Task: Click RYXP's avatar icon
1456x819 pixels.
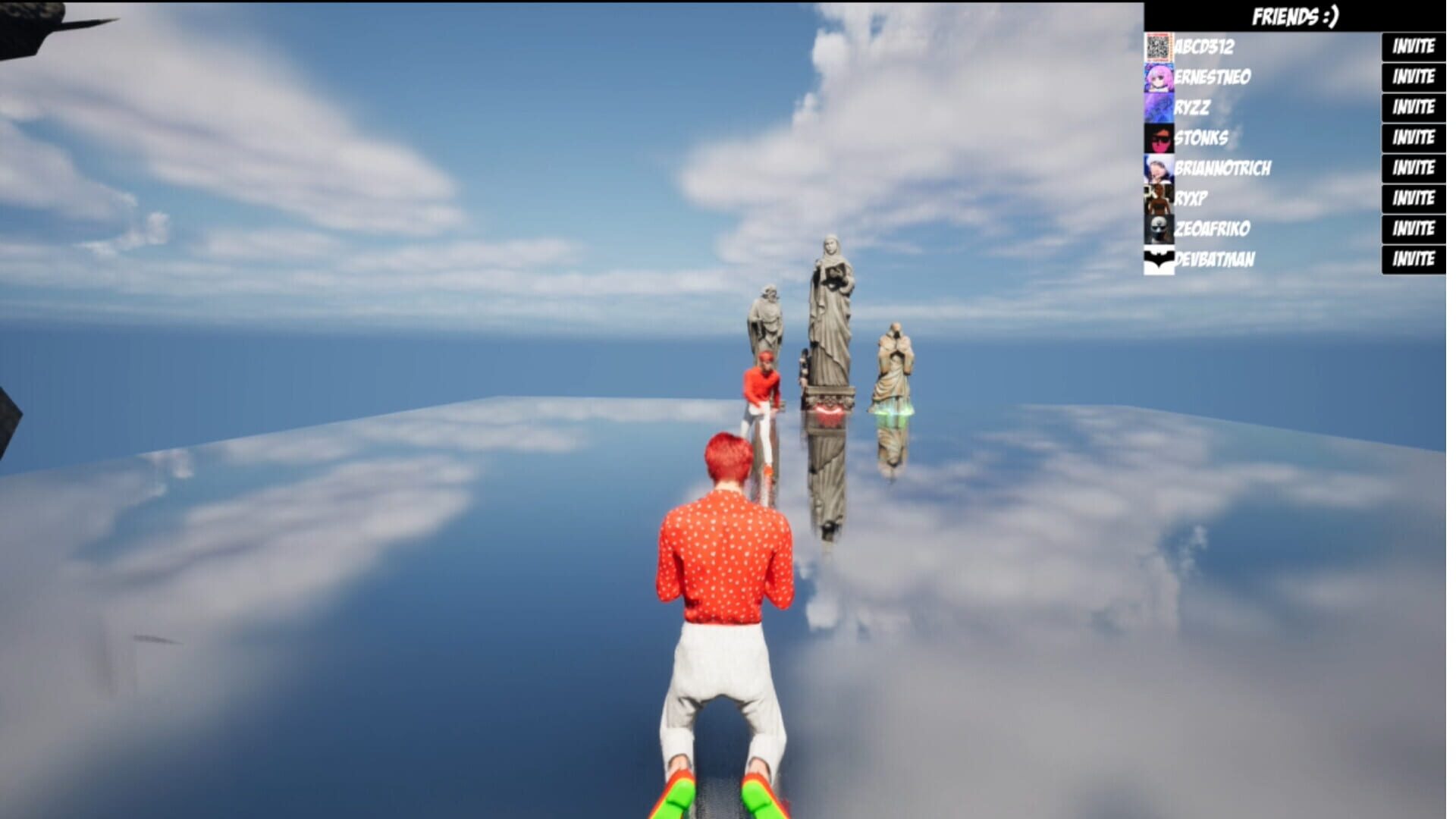Action: (x=1158, y=198)
